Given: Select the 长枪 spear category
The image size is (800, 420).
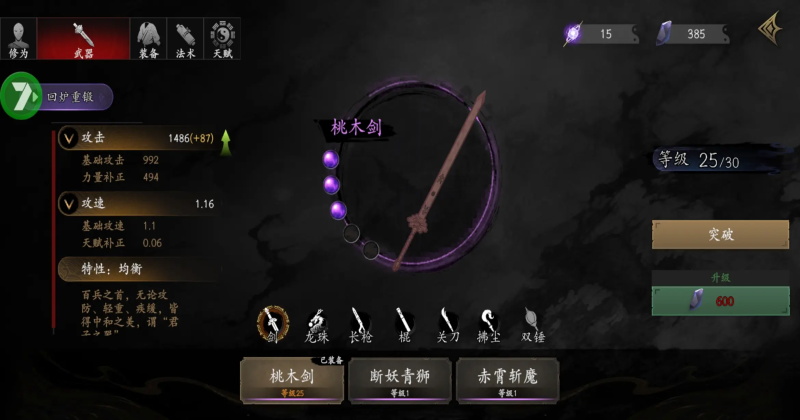Looking at the screenshot, I should pos(361,323).
